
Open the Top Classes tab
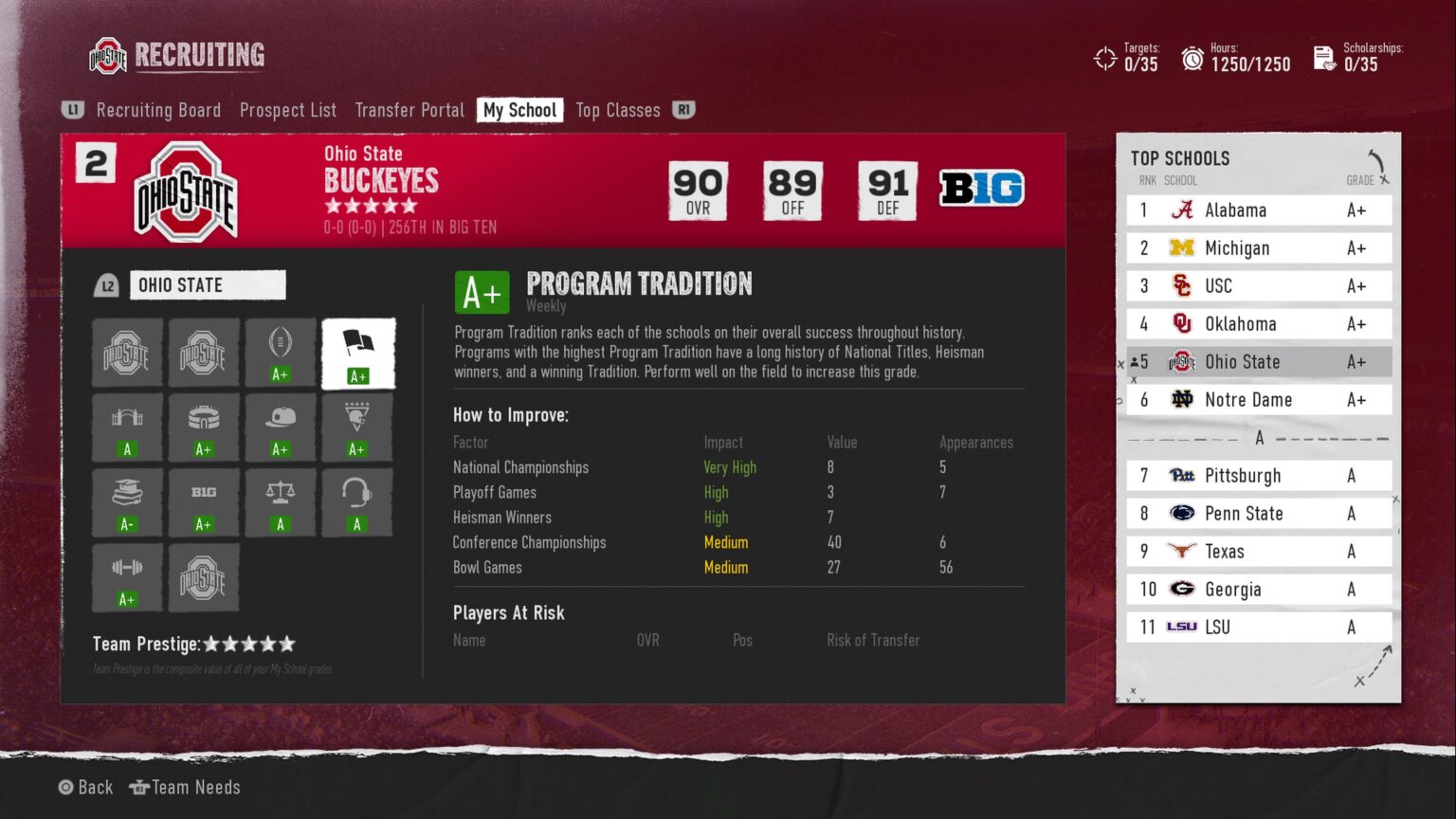point(617,110)
